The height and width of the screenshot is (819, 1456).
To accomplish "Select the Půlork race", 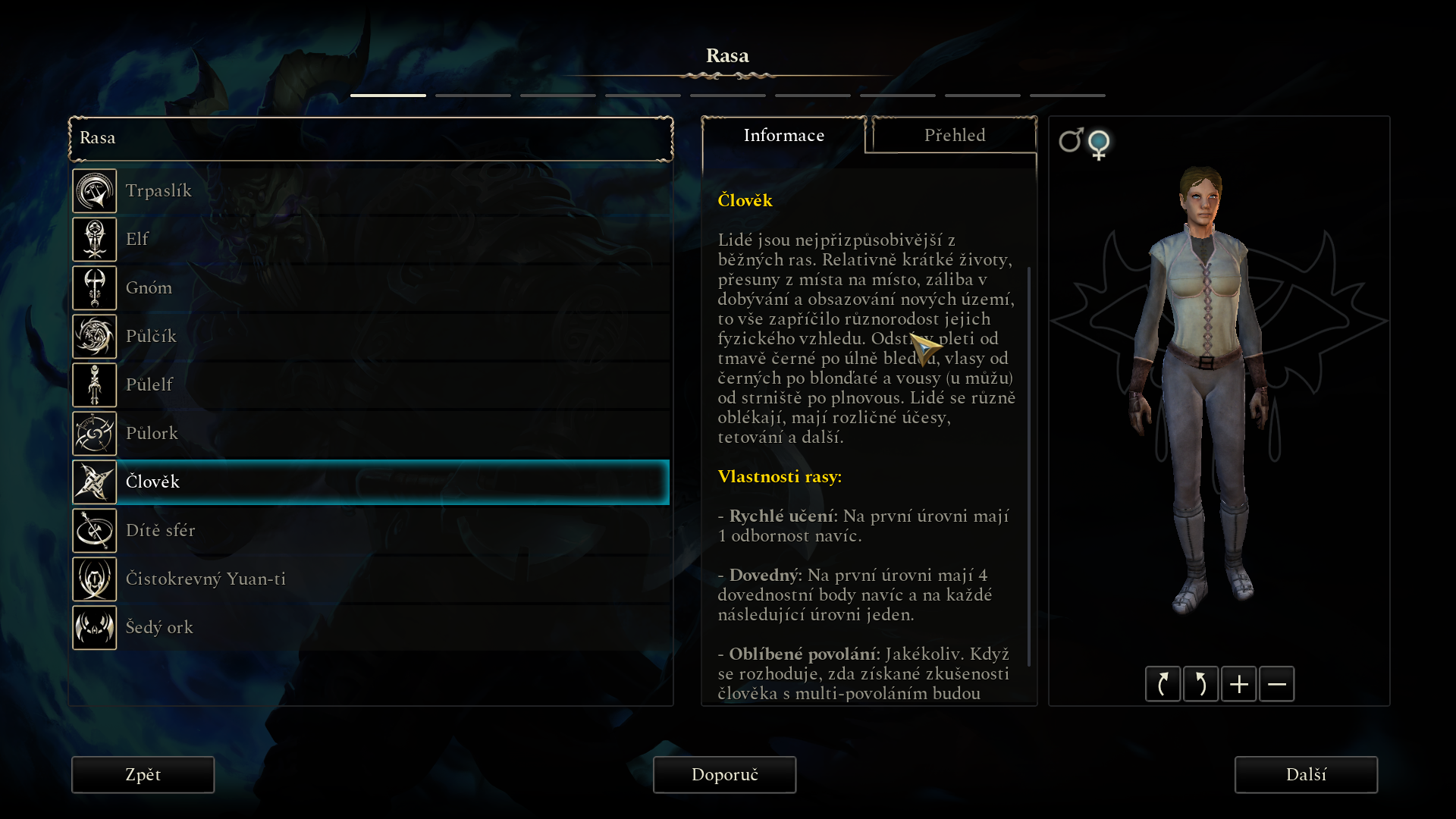I will tap(370, 434).
